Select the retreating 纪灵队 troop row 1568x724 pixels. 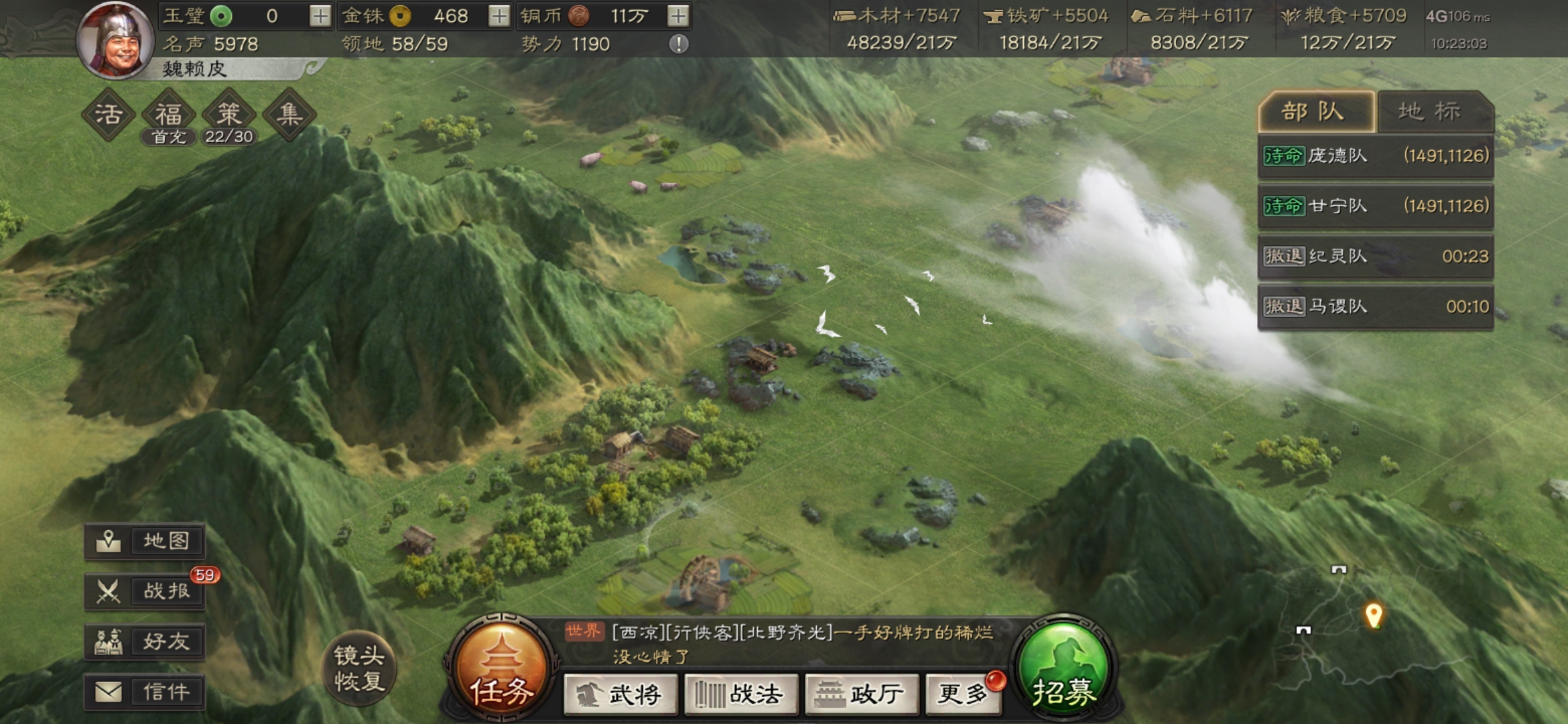pyautogui.click(x=1375, y=256)
